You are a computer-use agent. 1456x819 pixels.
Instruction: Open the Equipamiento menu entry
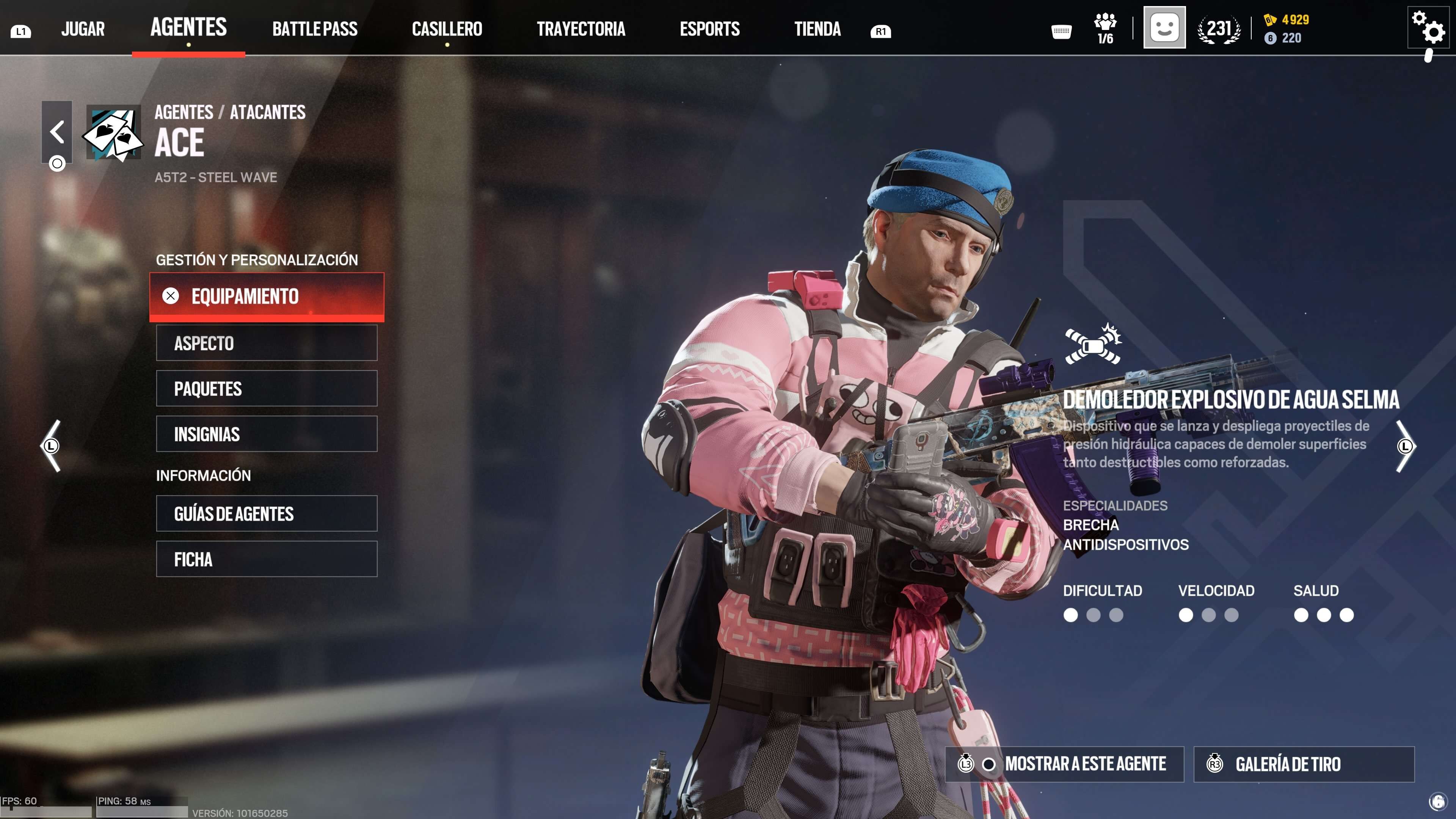pos(267,296)
